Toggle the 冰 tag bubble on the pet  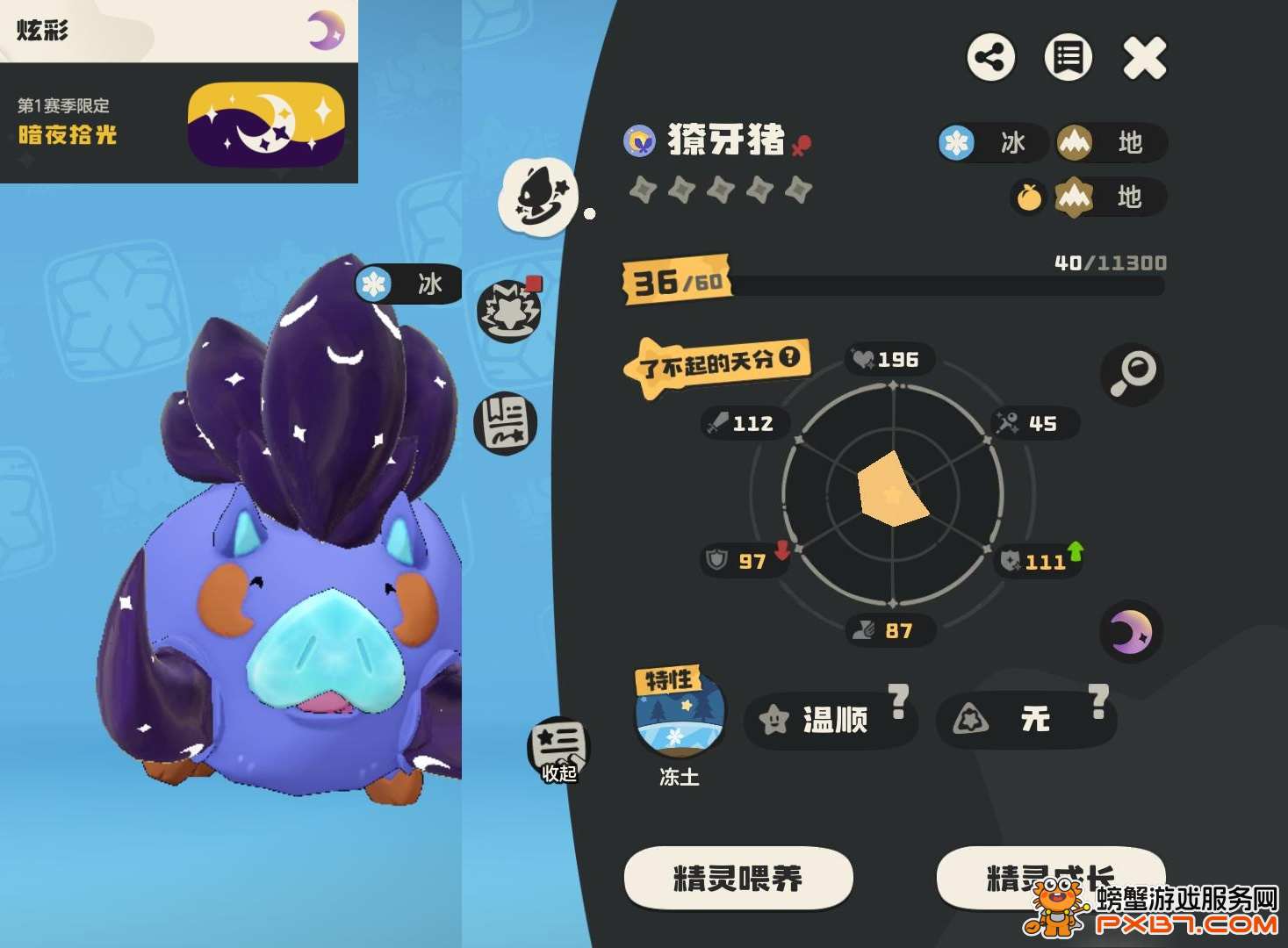(x=407, y=283)
